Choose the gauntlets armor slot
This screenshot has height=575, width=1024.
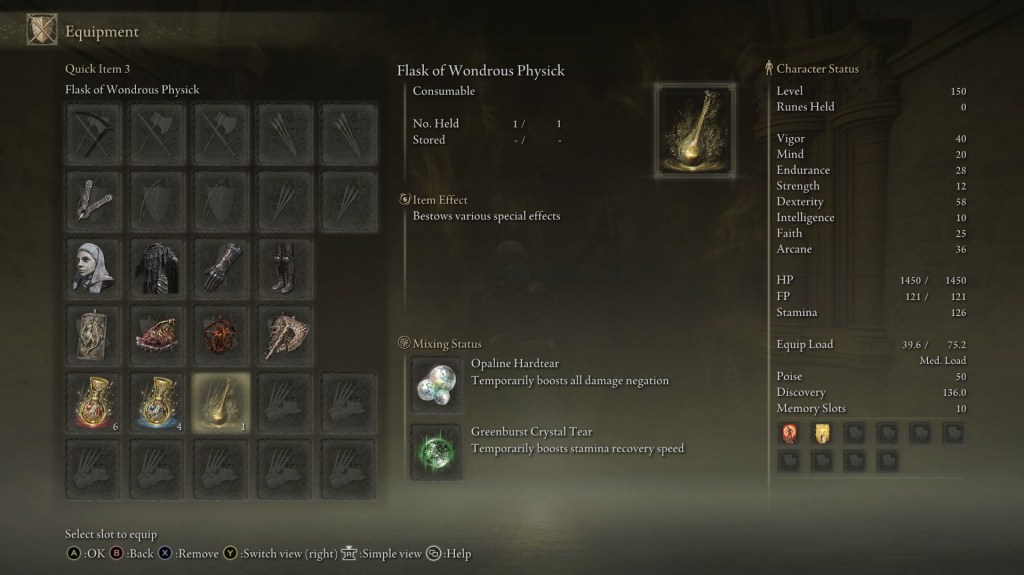[220, 266]
